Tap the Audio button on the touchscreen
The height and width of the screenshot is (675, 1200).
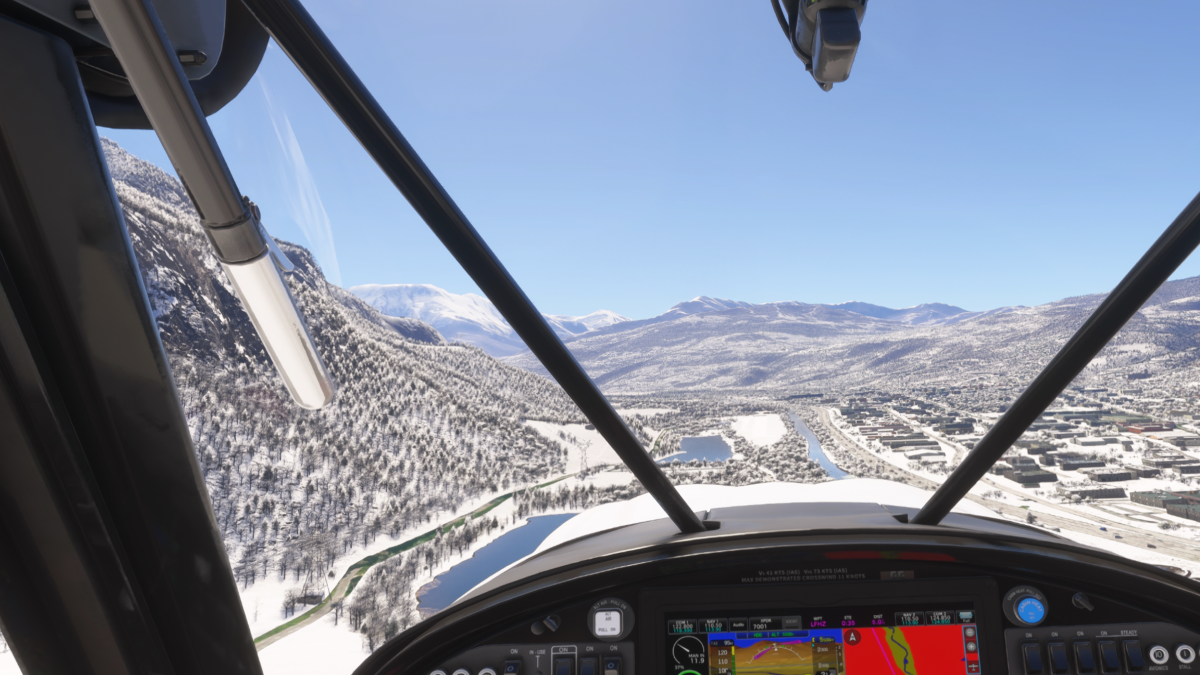[x=738, y=625]
